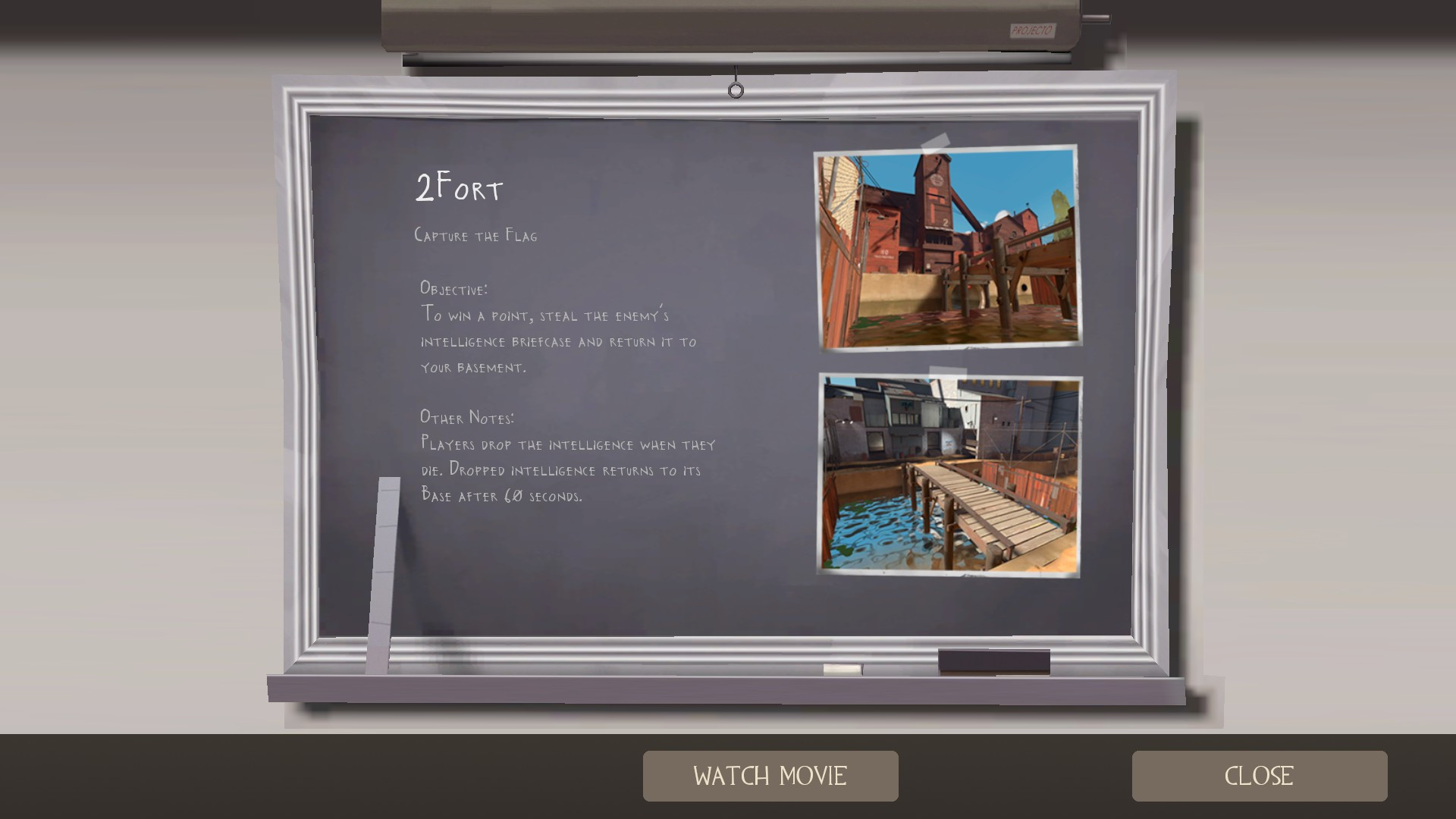Click the WATCH MOVIE button
1456x819 pixels.
[770, 776]
